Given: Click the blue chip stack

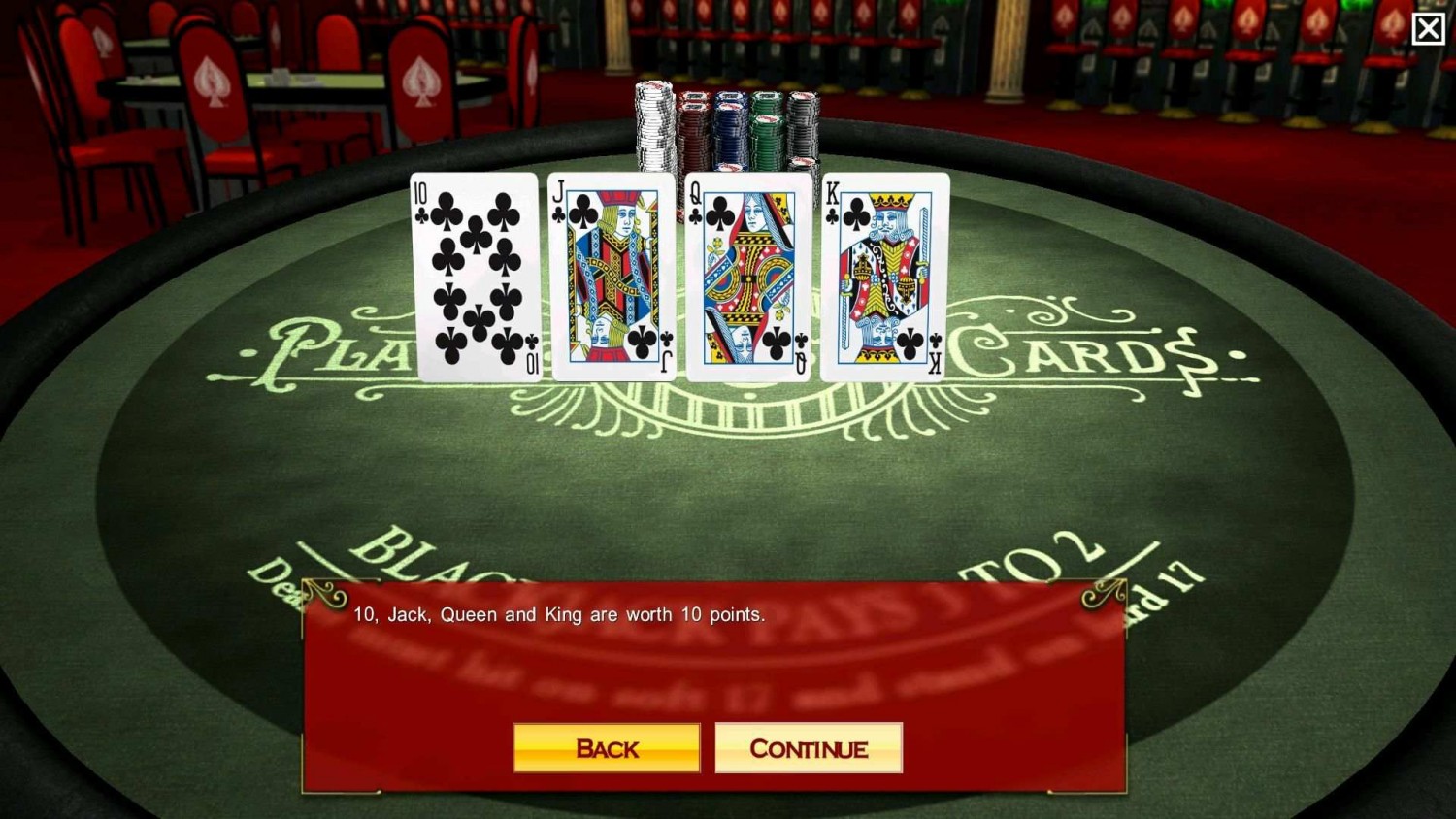Looking at the screenshot, I should tap(731, 131).
